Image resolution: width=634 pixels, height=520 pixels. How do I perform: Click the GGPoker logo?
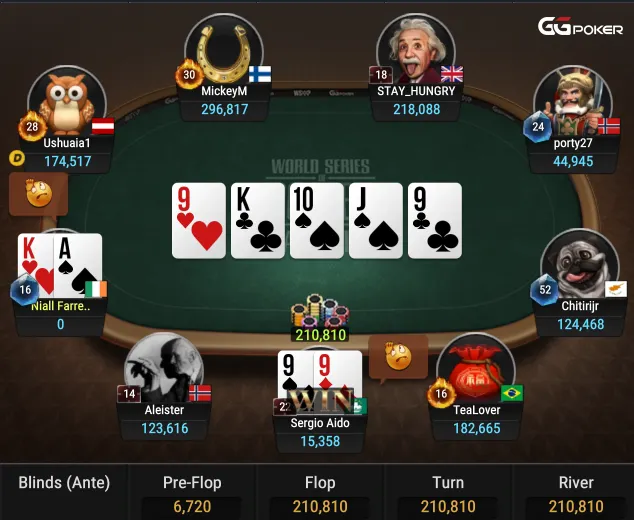tap(581, 27)
